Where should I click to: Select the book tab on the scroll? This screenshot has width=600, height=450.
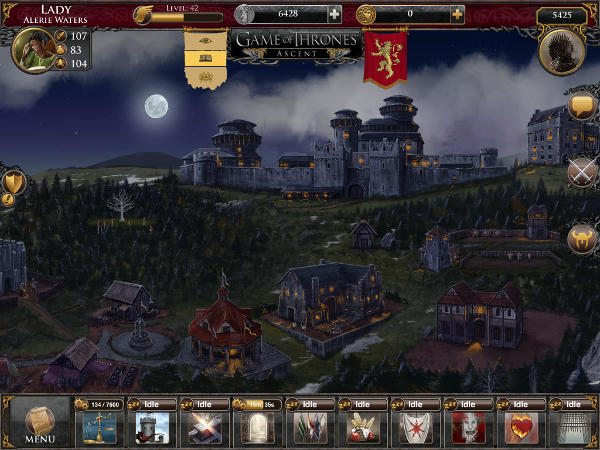tap(206, 59)
